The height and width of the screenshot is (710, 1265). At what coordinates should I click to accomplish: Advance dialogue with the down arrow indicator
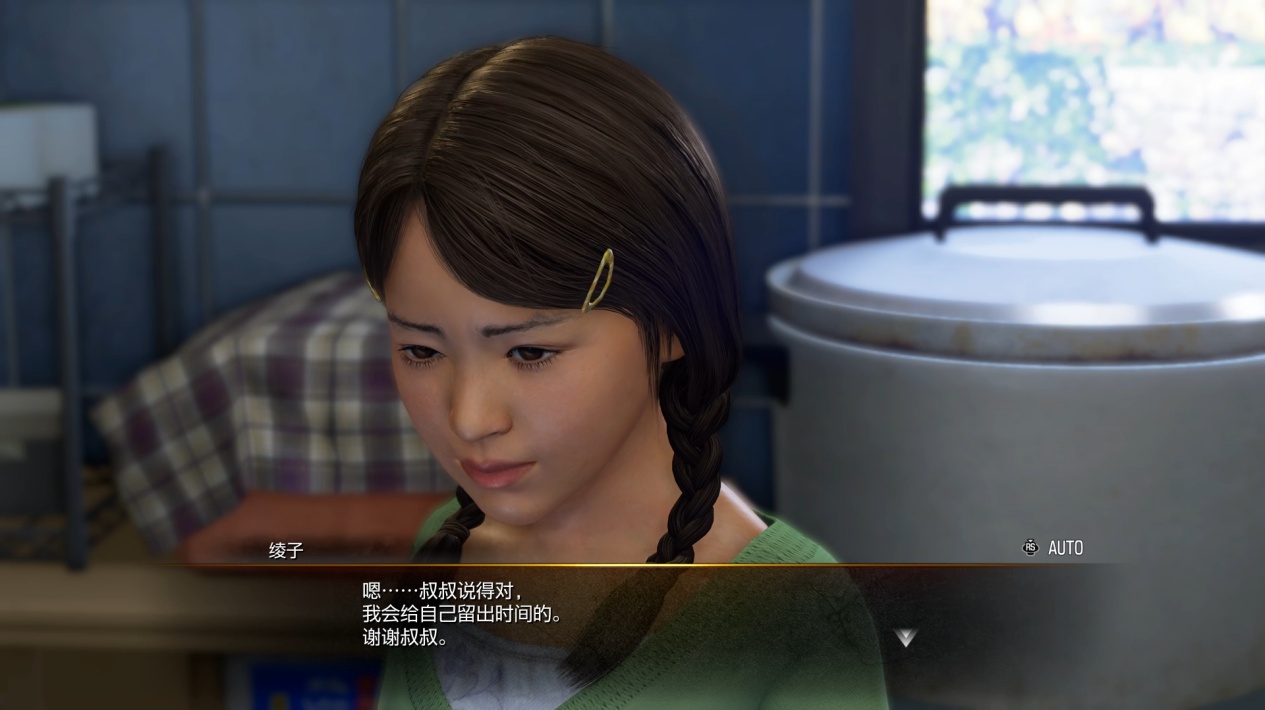pos(905,637)
